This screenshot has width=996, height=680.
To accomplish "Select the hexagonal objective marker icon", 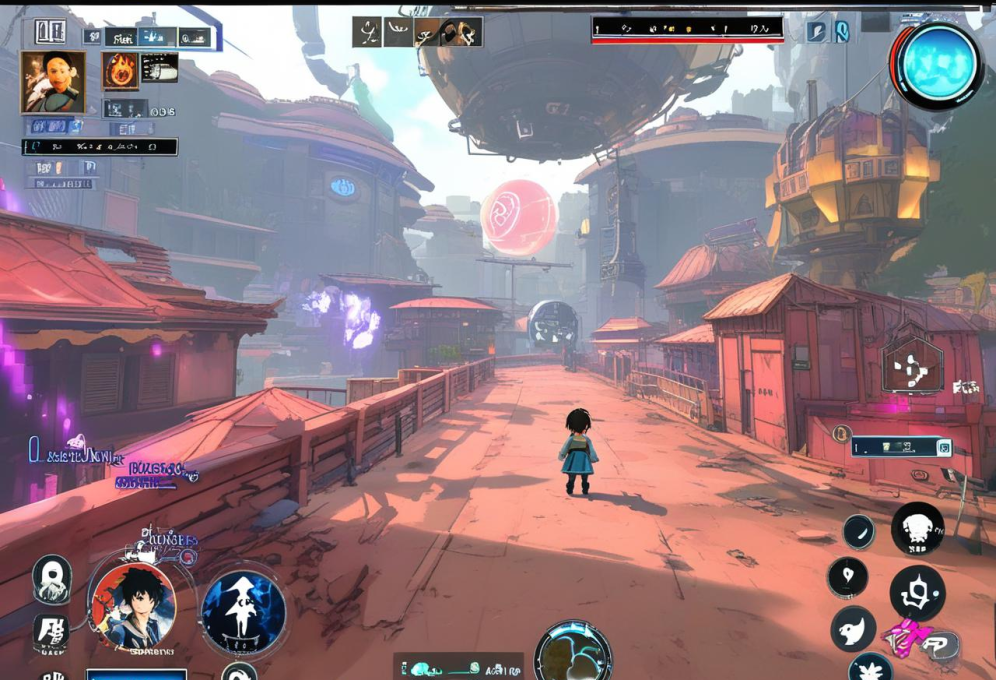I will [912, 366].
